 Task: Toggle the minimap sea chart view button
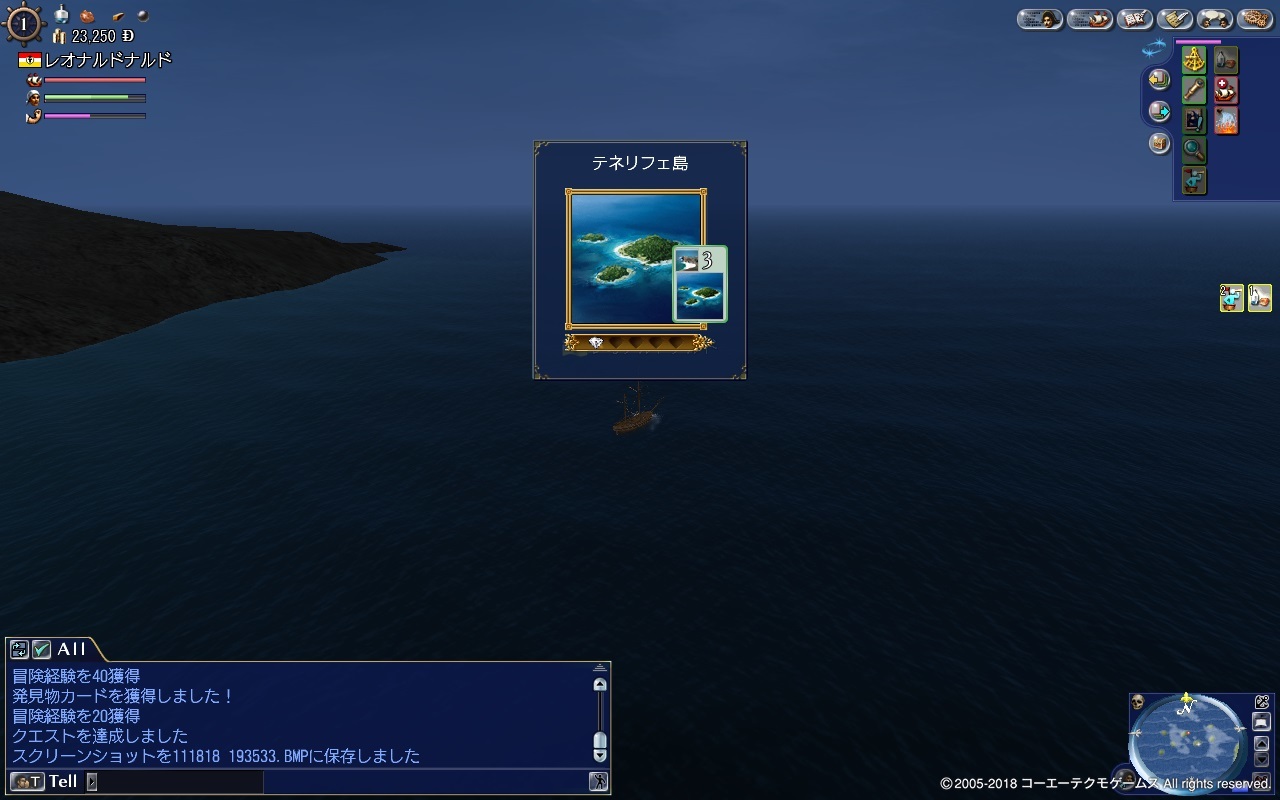pos(1261,722)
